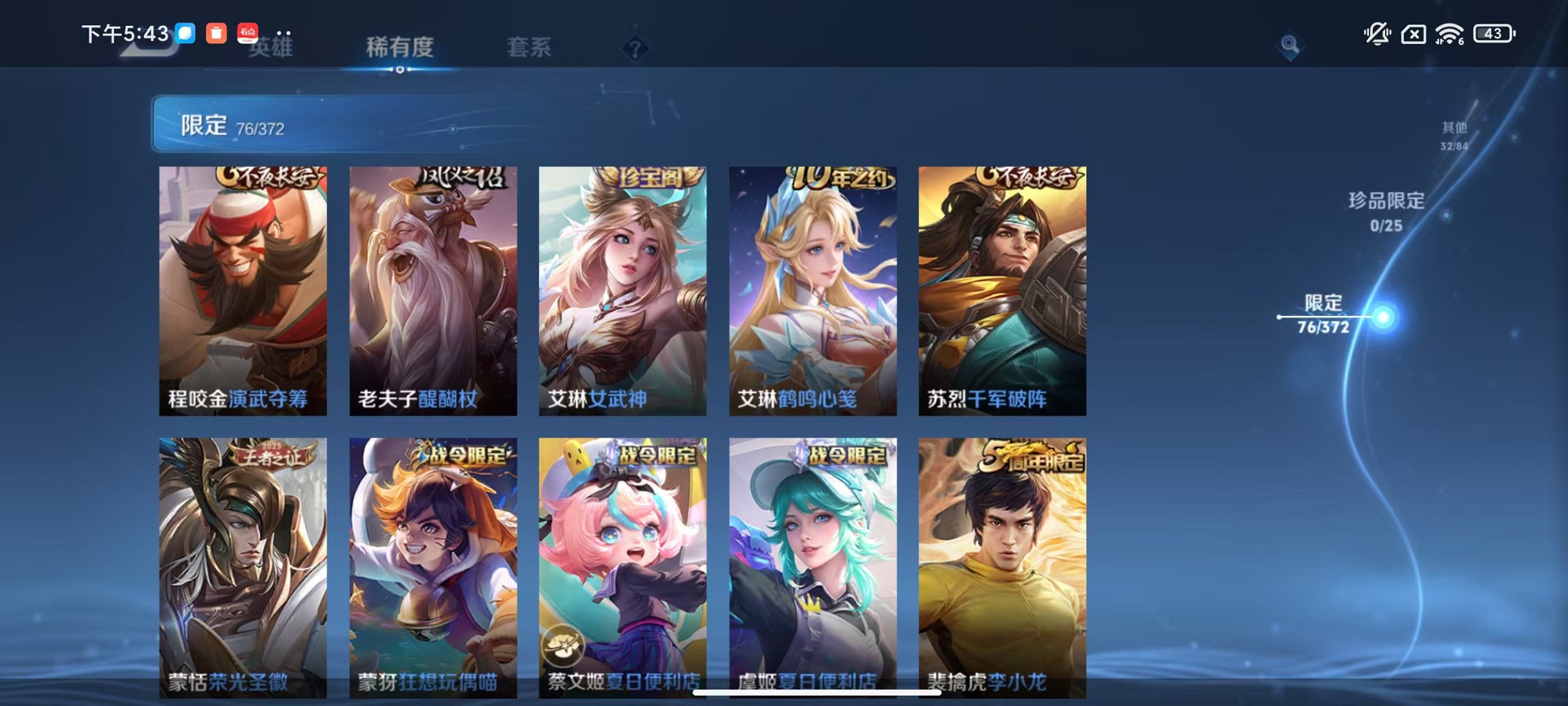The width and height of the screenshot is (1568, 706).
Task: Switch to the 套系 tab
Action: pos(529,47)
